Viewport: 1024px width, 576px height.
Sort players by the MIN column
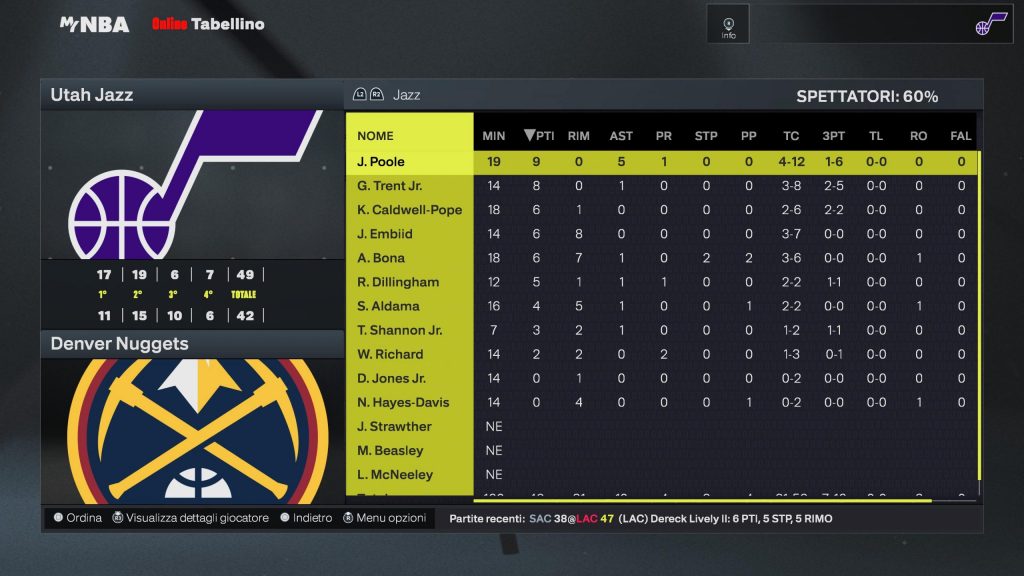coord(494,136)
